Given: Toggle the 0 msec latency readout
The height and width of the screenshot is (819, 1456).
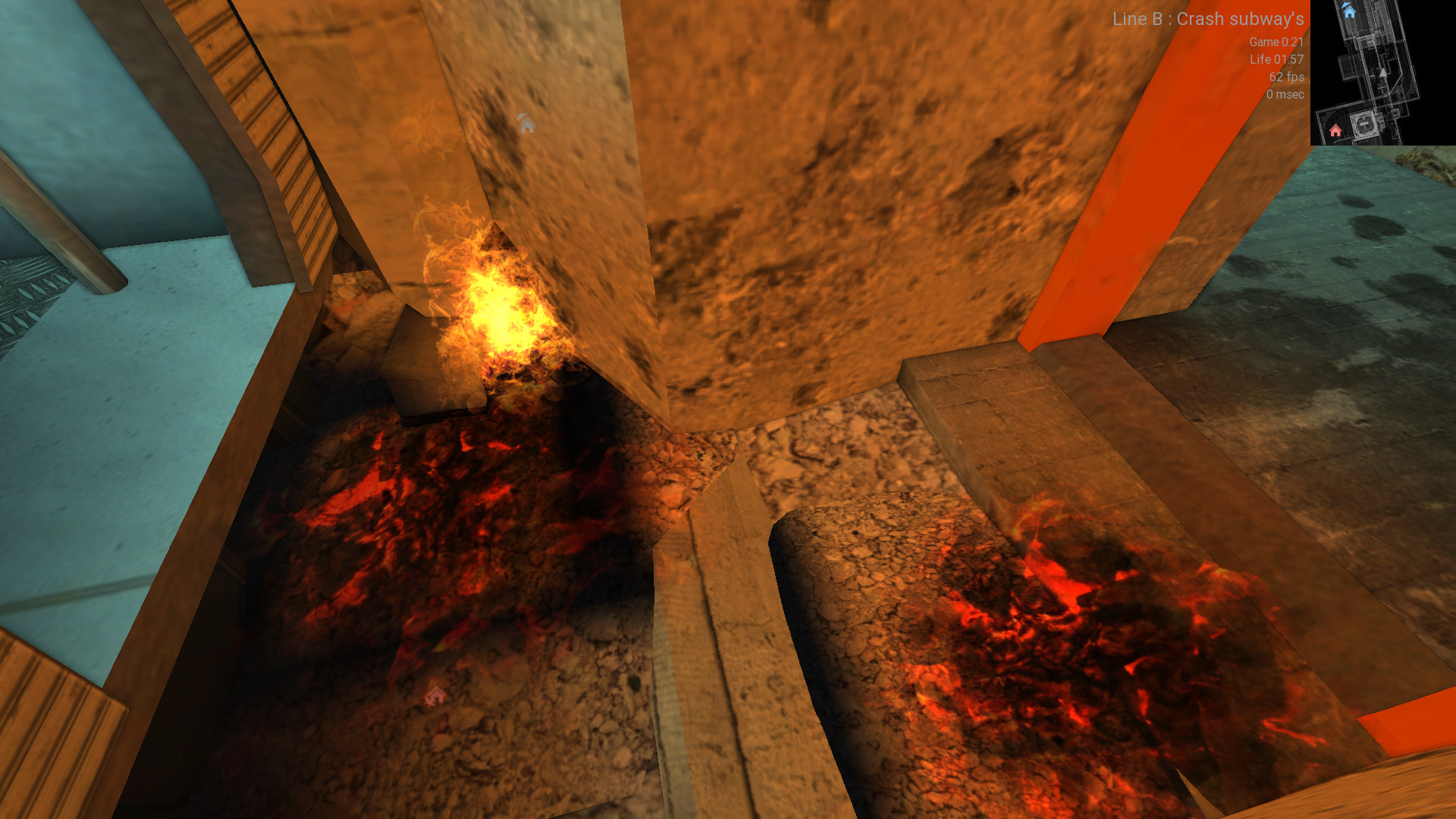Looking at the screenshot, I should click(1285, 95).
